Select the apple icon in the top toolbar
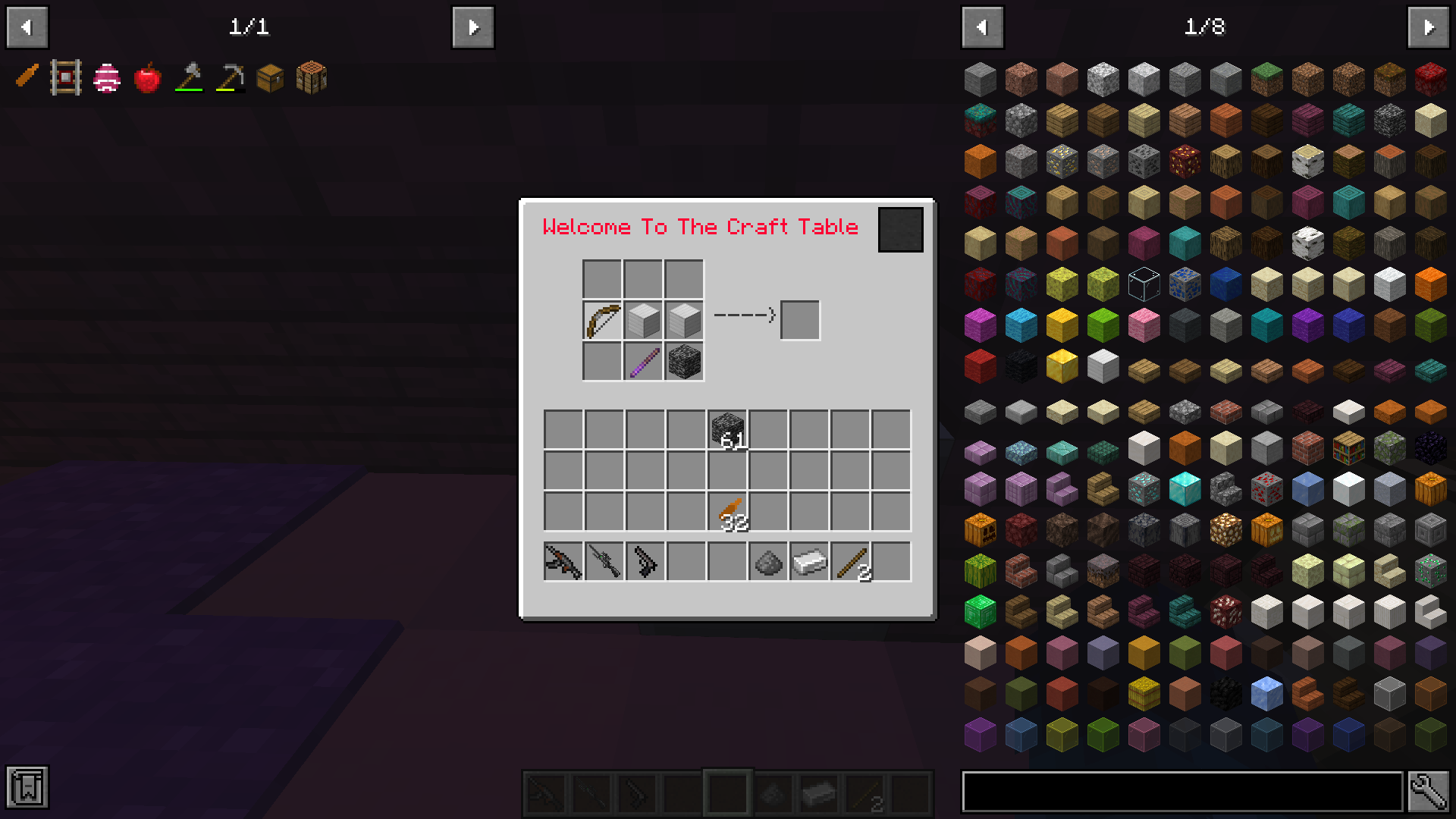The image size is (1456, 819). click(x=147, y=77)
